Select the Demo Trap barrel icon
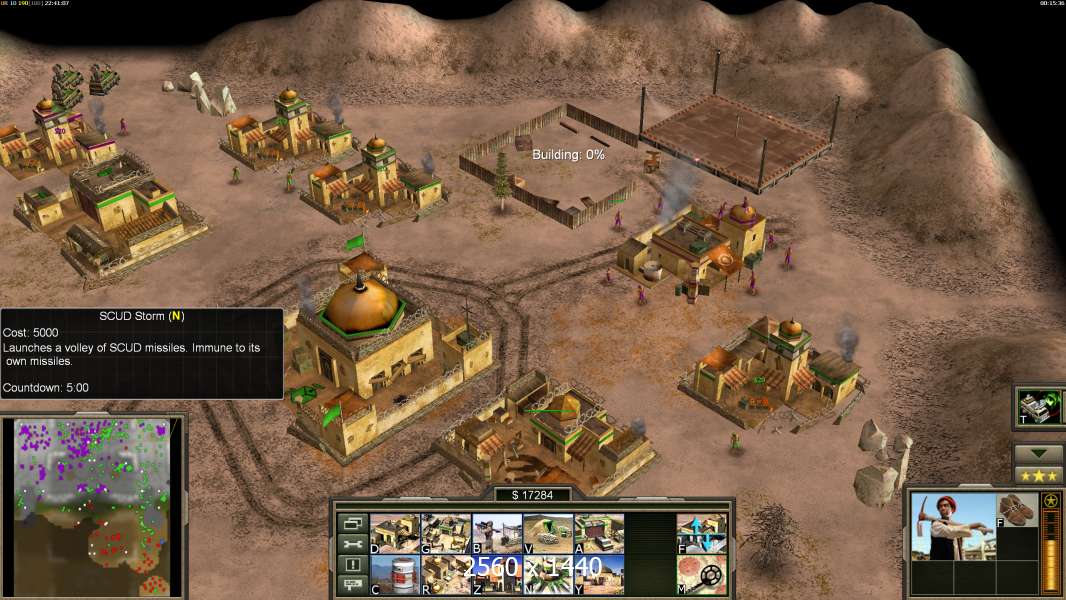1066x600 pixels. tap(395, 574)
